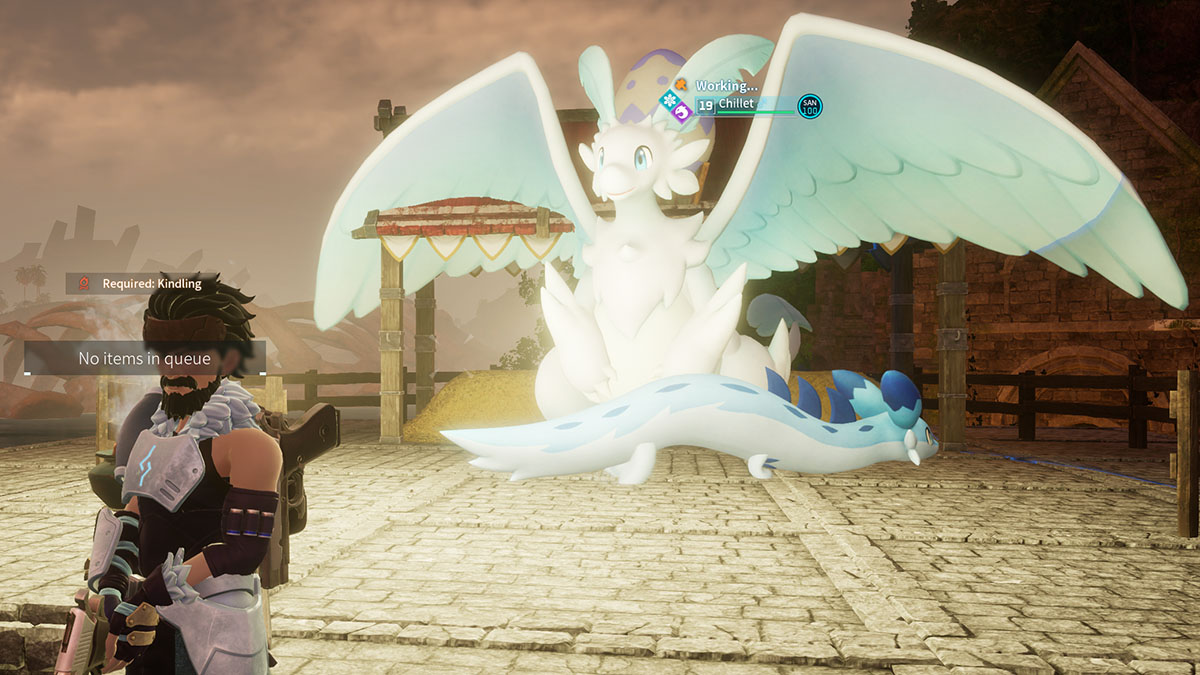Click the ice element snowflake icon
The image size is (1200, 675).
[669, 98]
